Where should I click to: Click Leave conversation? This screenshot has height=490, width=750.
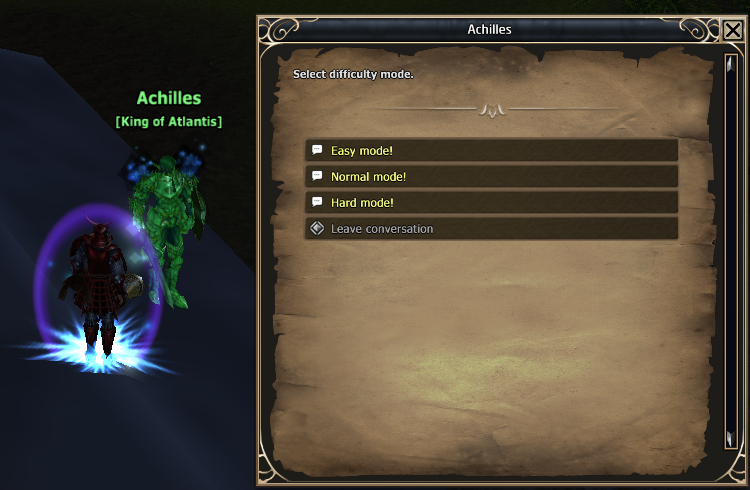click(x=490, y=228)
